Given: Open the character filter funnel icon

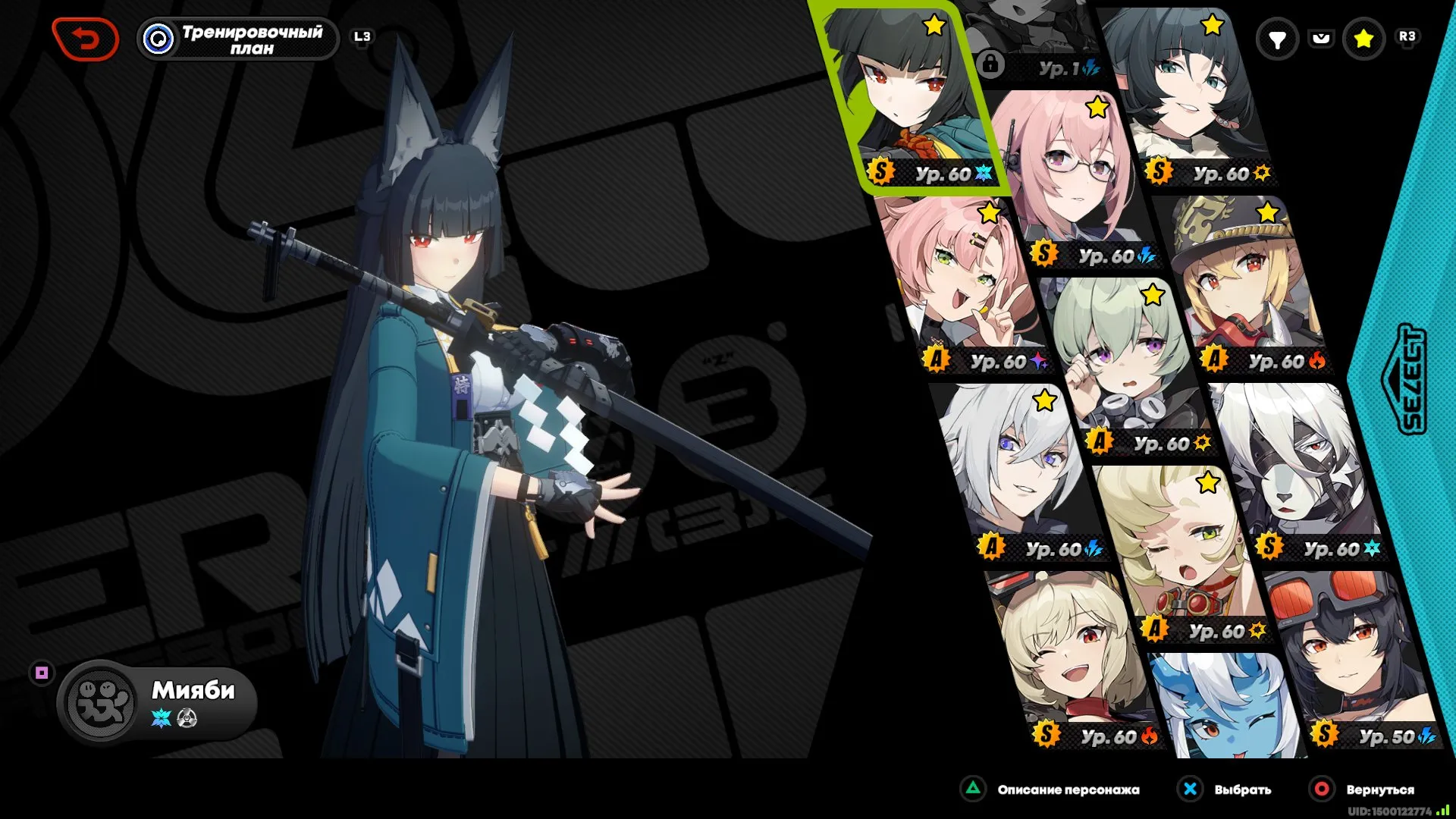Looking at the screenshot, I should (1280, 38).
